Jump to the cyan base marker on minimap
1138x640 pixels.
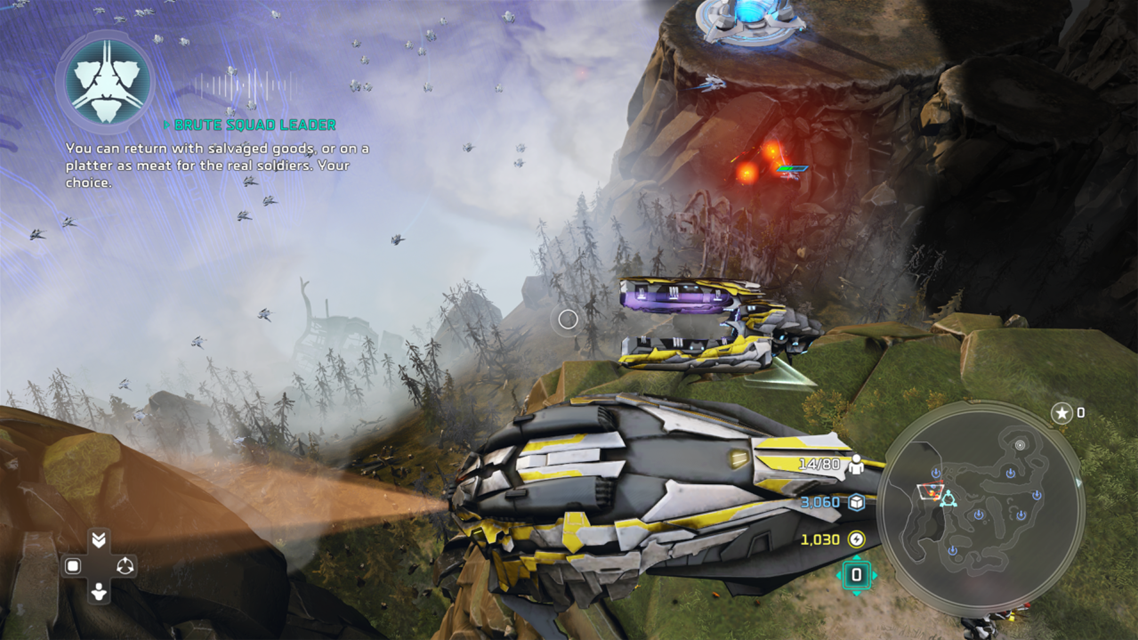pos(947,498)
